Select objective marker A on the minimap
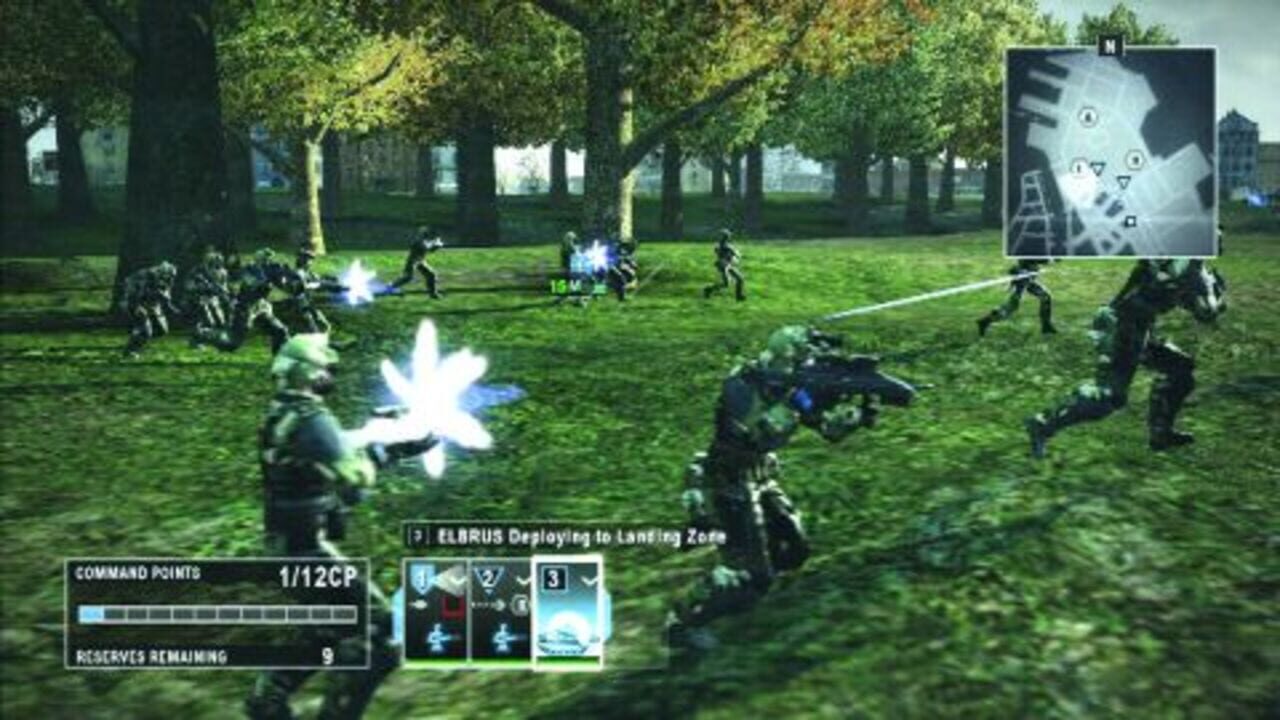Screen dimensions: 1280x720 (1086, 116)
